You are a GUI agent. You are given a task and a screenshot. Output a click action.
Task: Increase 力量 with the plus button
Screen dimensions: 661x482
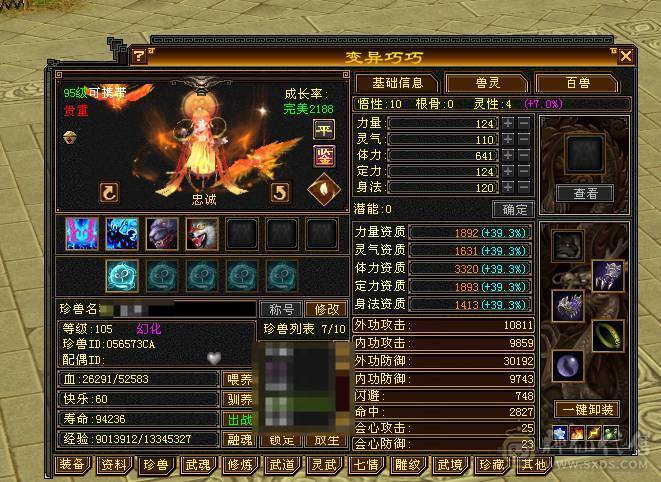[508, 124]
